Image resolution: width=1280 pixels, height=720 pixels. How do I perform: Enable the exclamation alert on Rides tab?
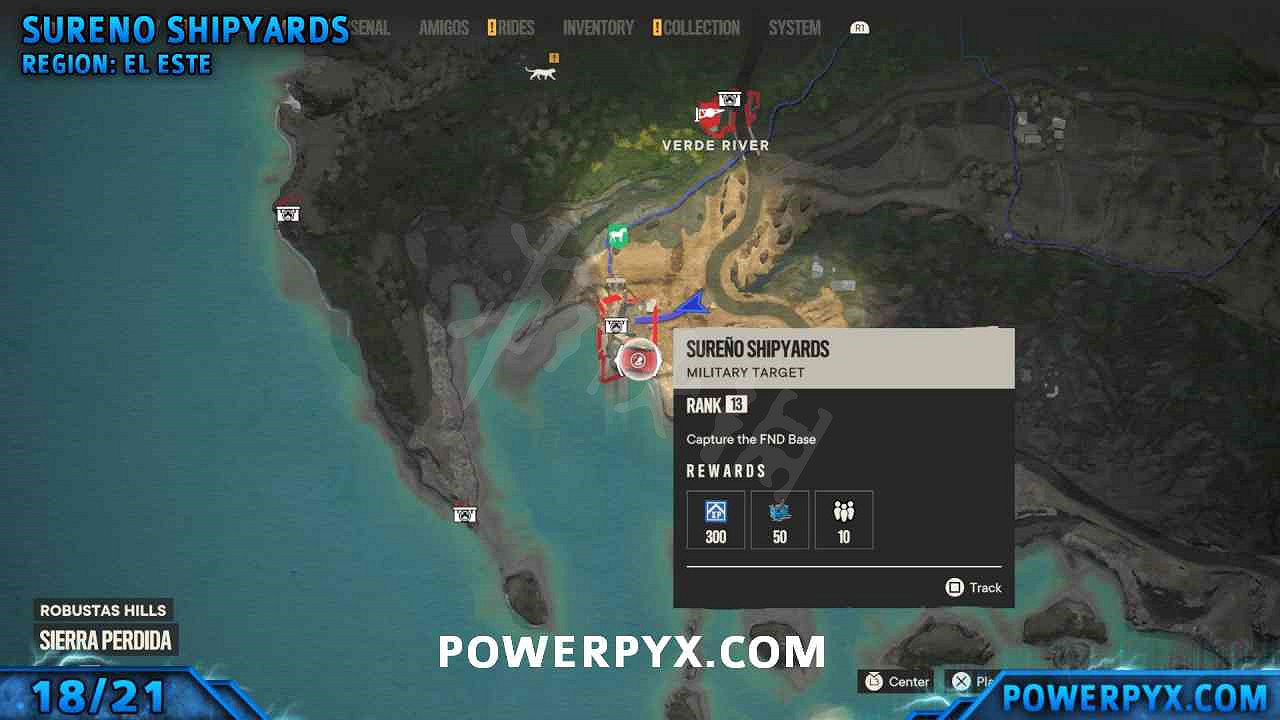click(x=492, y=27)
